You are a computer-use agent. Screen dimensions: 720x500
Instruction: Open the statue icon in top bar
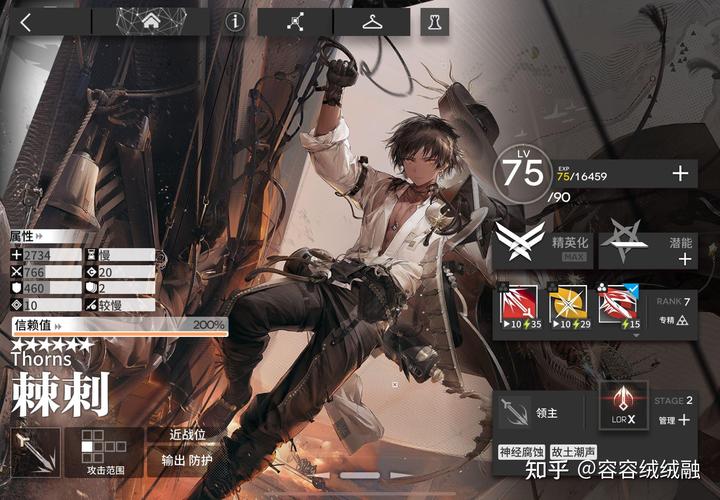[x=433, y=22]
